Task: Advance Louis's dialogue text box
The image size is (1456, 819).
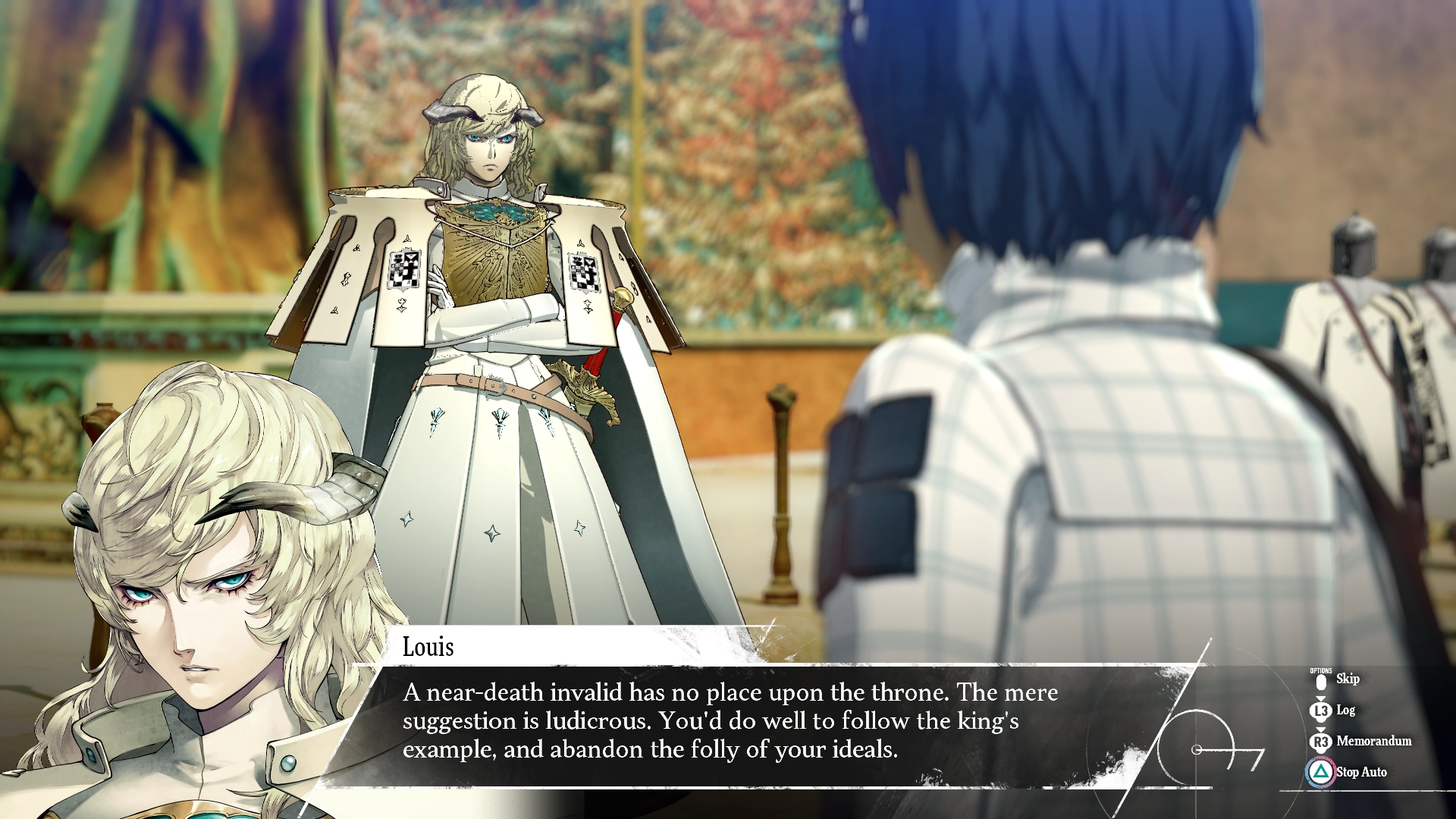Action: click(x=728, y=721)
